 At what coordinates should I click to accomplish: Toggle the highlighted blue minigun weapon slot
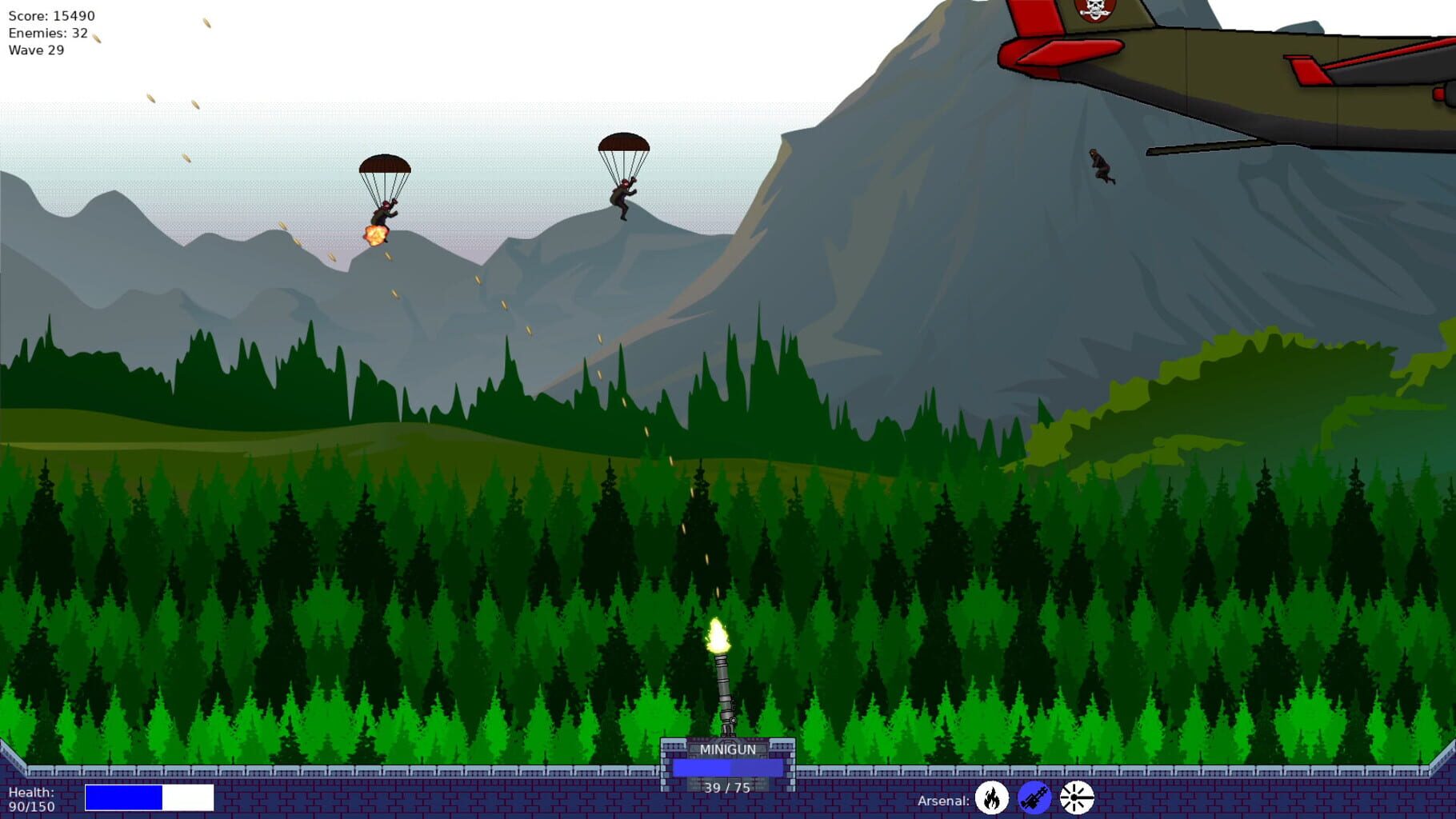[x=1034, y=798]
